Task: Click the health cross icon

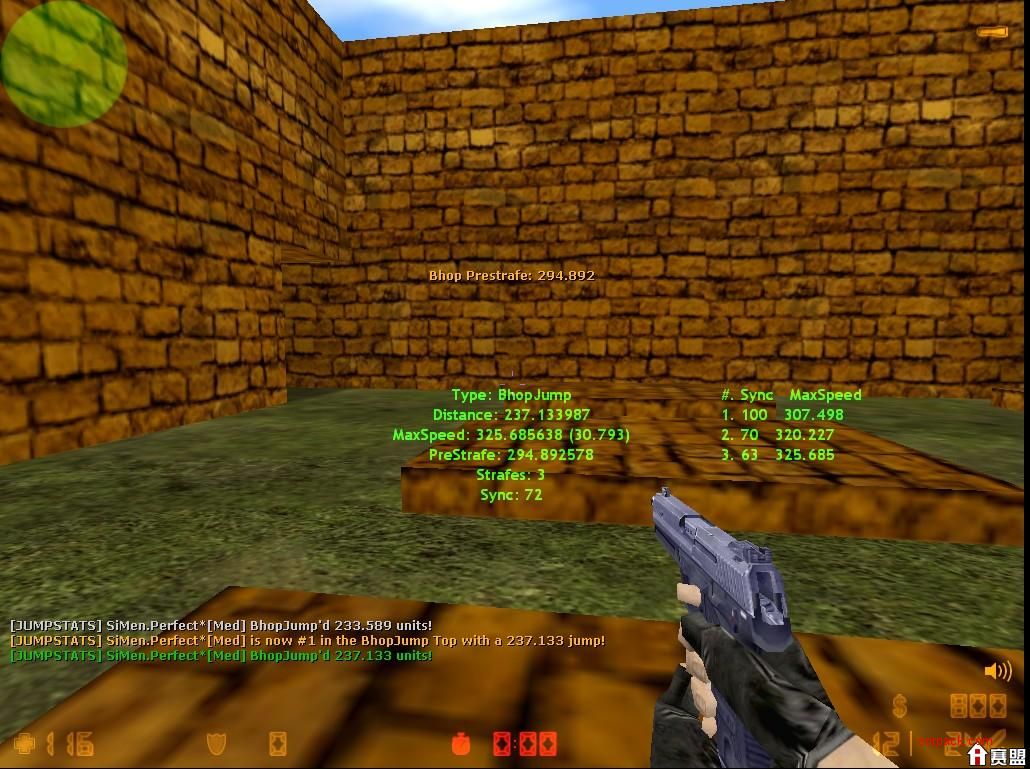Action: pos(25,744)
